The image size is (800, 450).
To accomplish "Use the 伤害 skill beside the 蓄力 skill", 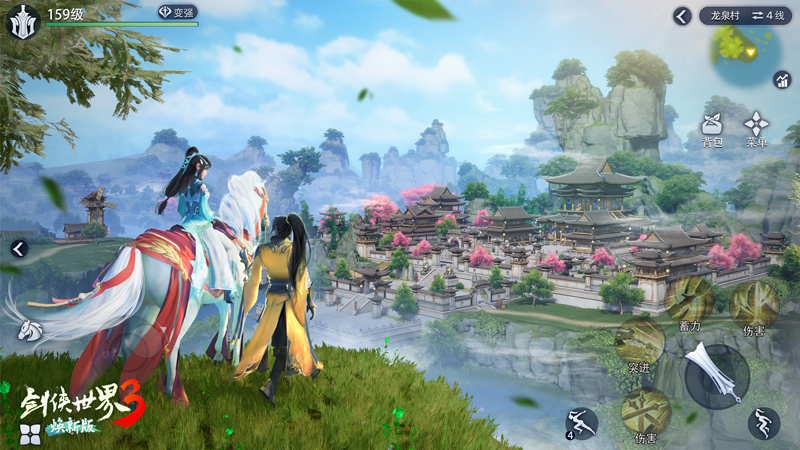I will point(754,305).
